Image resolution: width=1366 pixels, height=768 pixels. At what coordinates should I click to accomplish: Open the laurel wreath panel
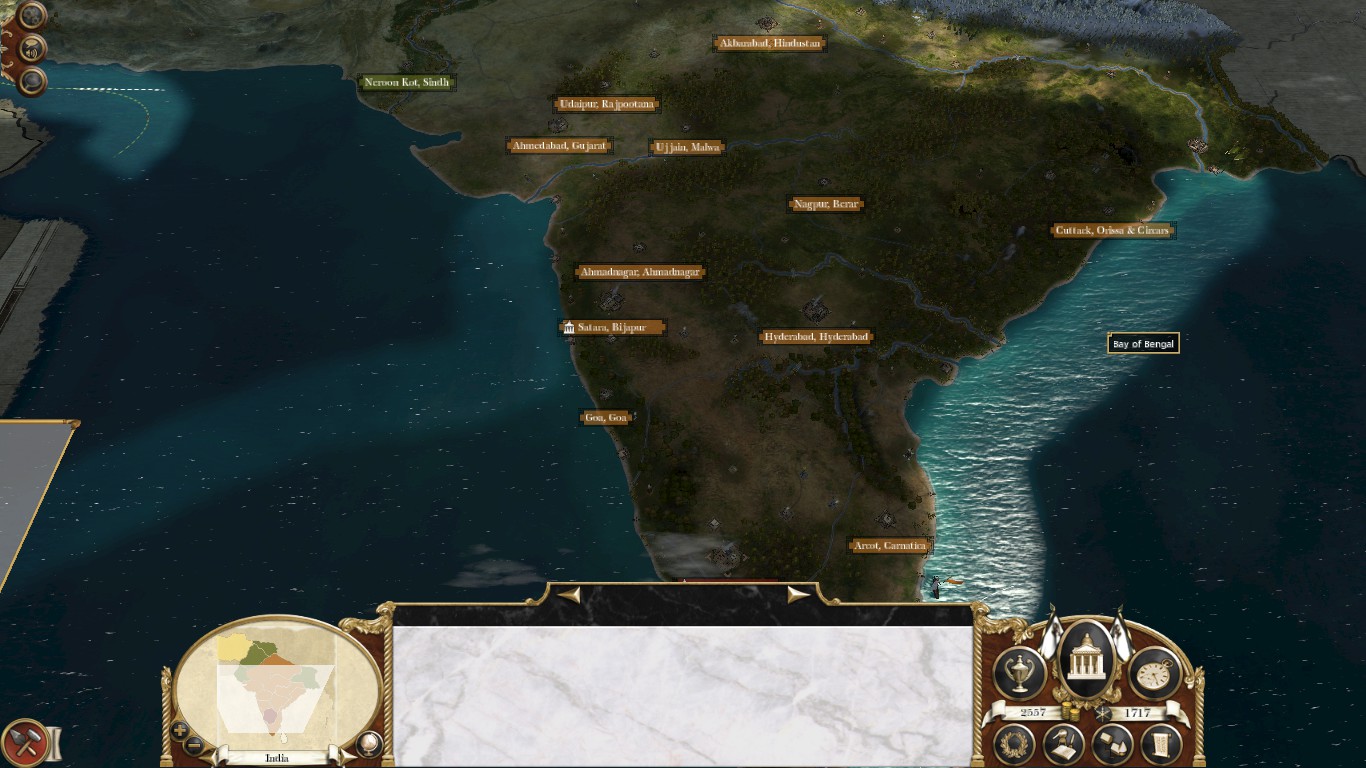1014,744
